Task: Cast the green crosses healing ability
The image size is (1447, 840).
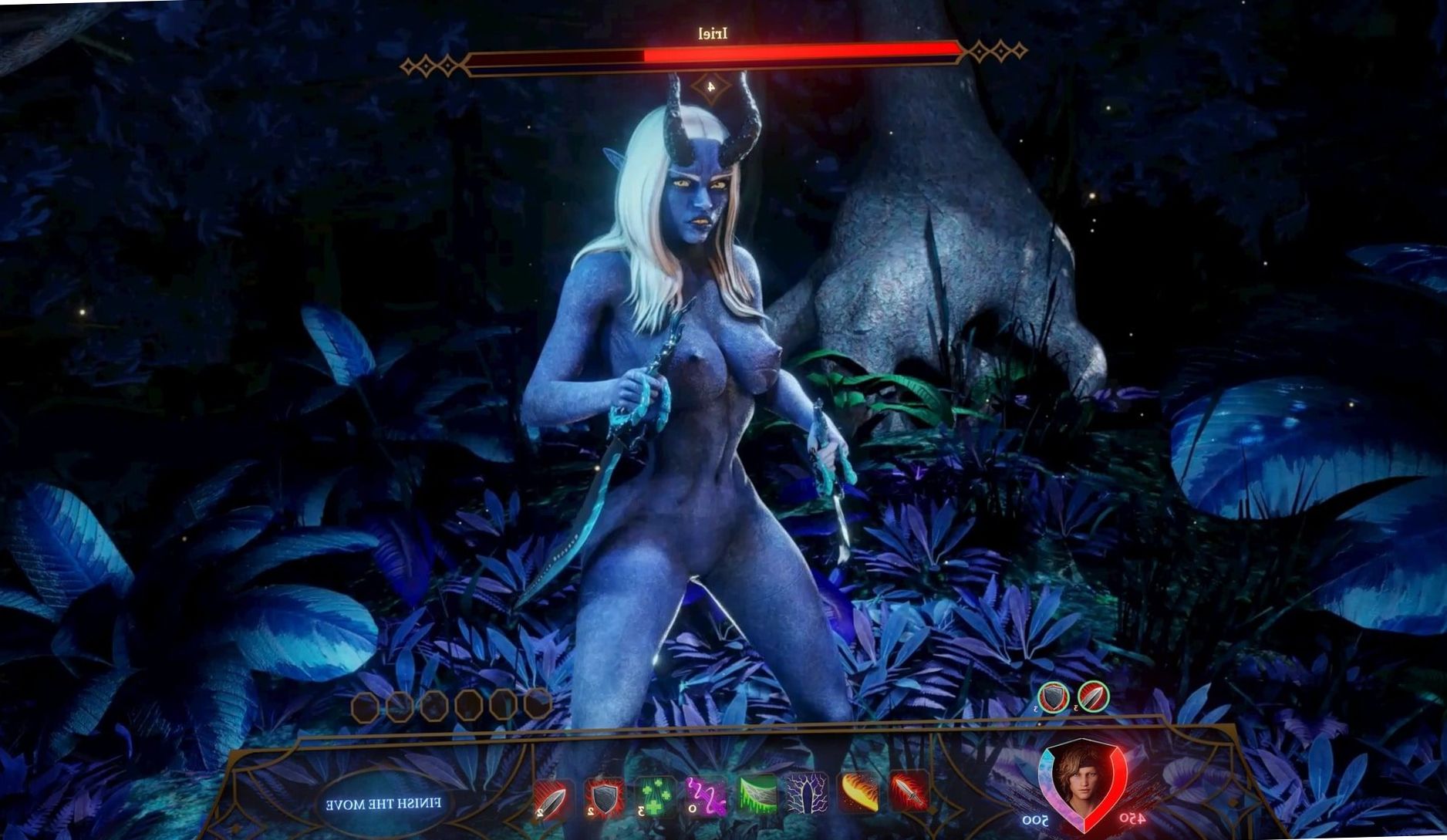Action: (654, 798)
